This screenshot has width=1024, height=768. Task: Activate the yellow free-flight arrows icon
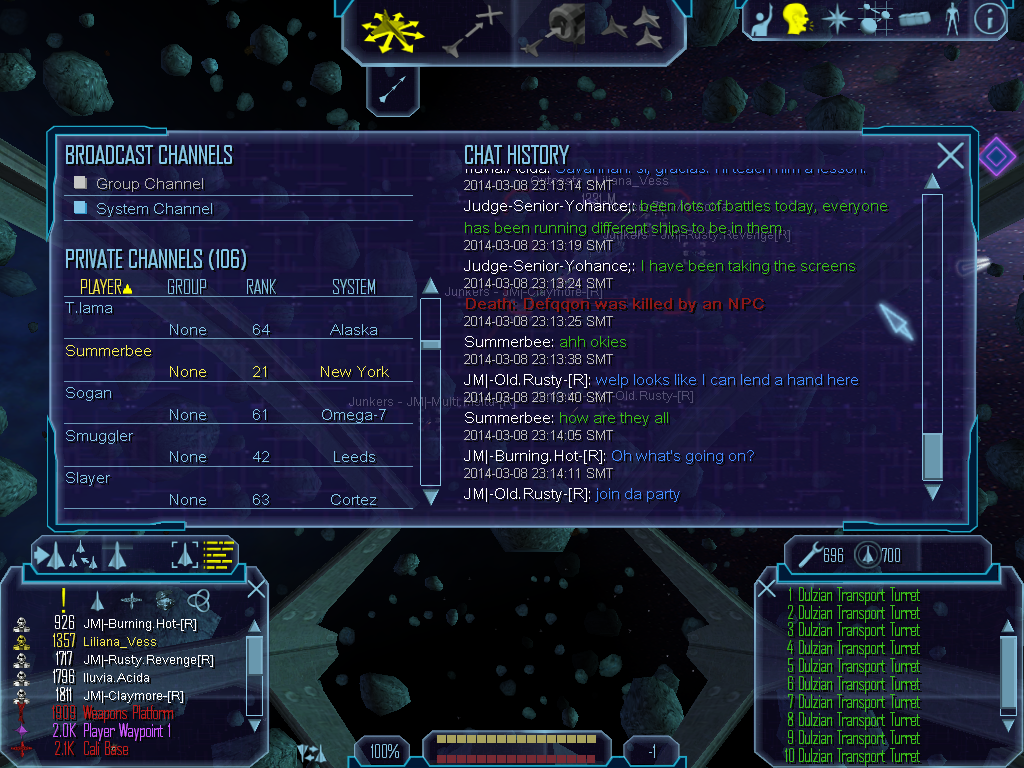tap(393, 28)
